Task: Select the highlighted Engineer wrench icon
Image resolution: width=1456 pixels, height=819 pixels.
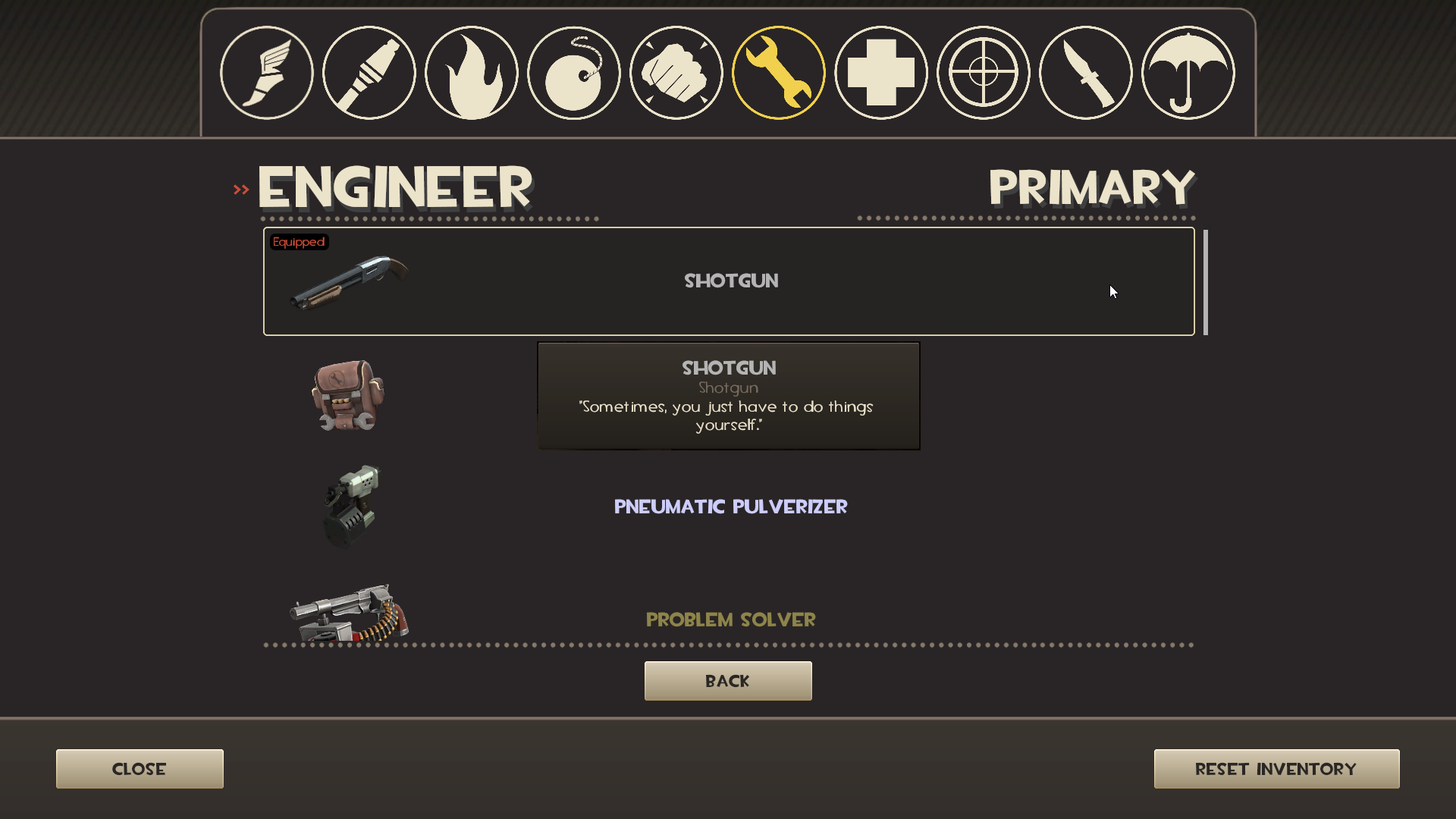Action: click(778, 71)
